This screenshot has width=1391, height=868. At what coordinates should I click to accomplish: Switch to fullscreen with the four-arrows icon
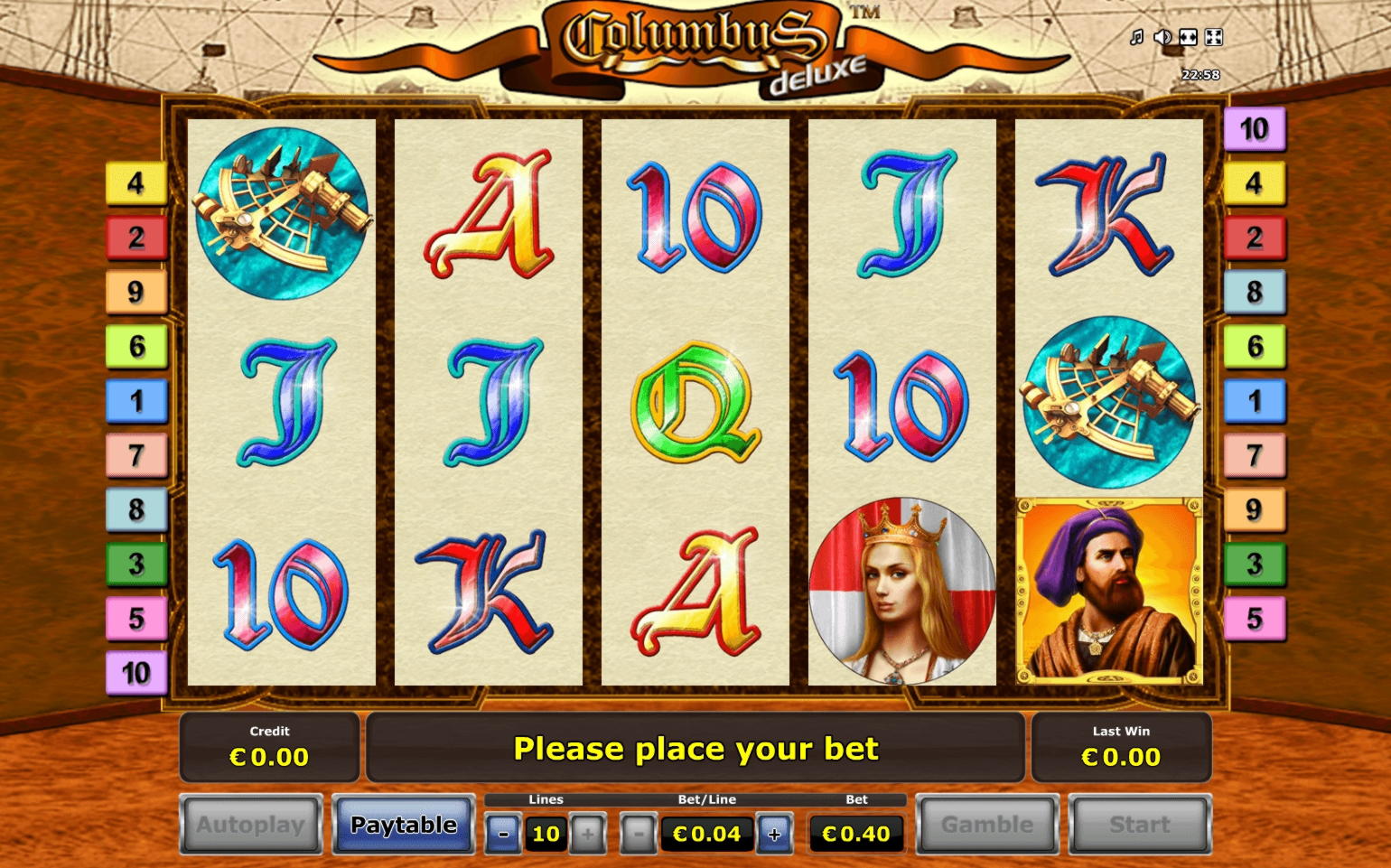(x=1214, y=37)
